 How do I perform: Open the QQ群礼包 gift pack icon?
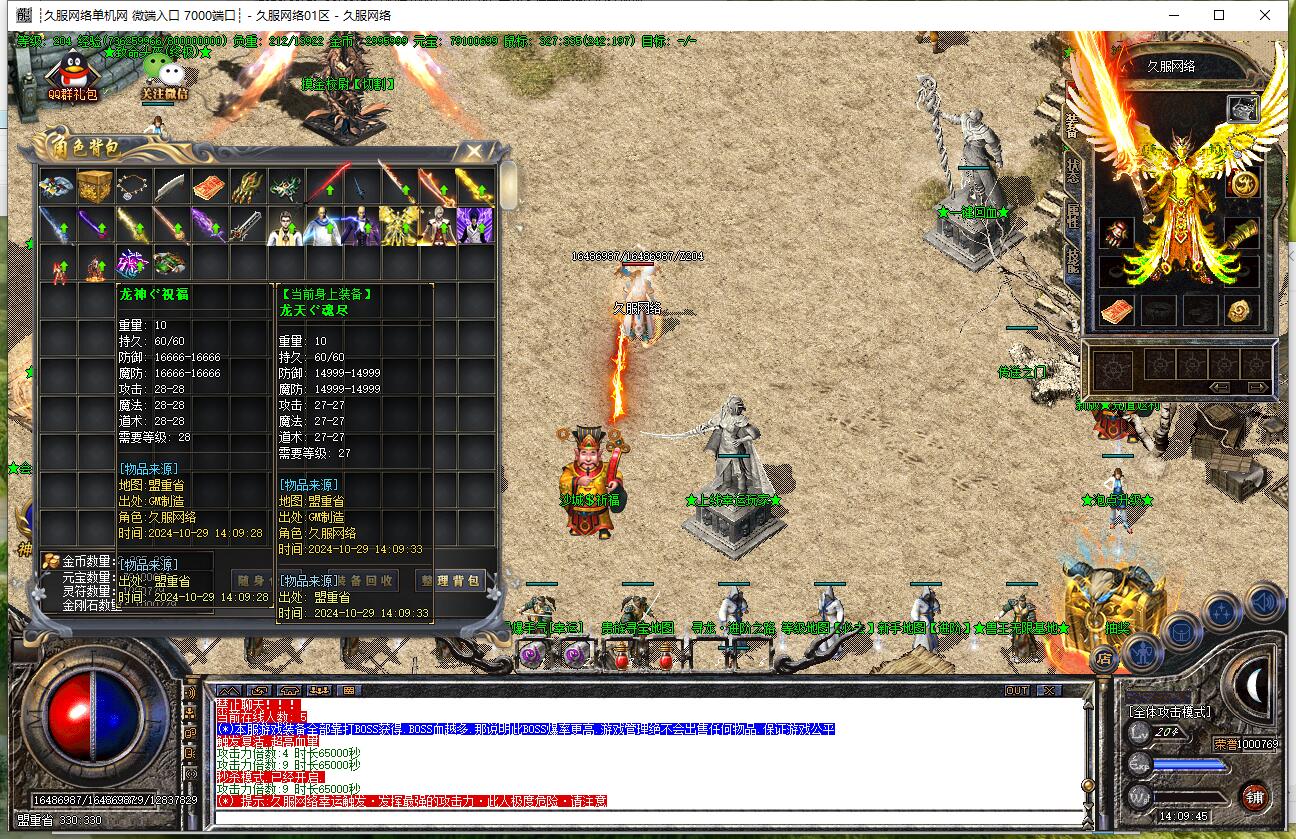[72, 74]
